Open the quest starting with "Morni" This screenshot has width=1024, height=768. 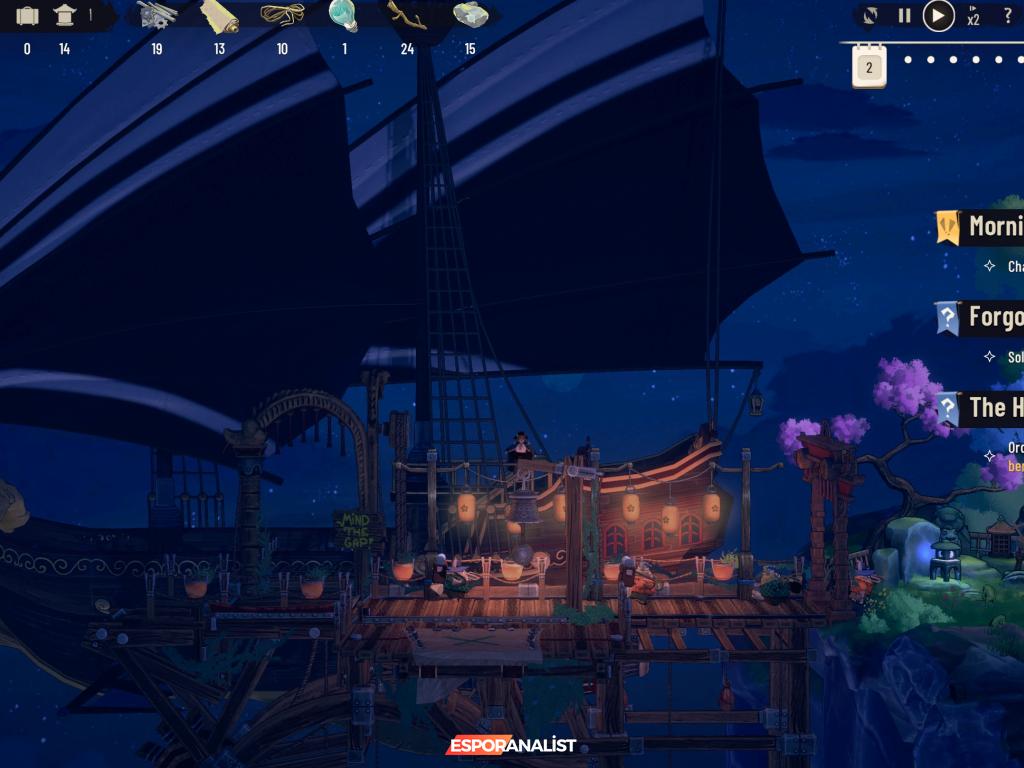point(993,226)
